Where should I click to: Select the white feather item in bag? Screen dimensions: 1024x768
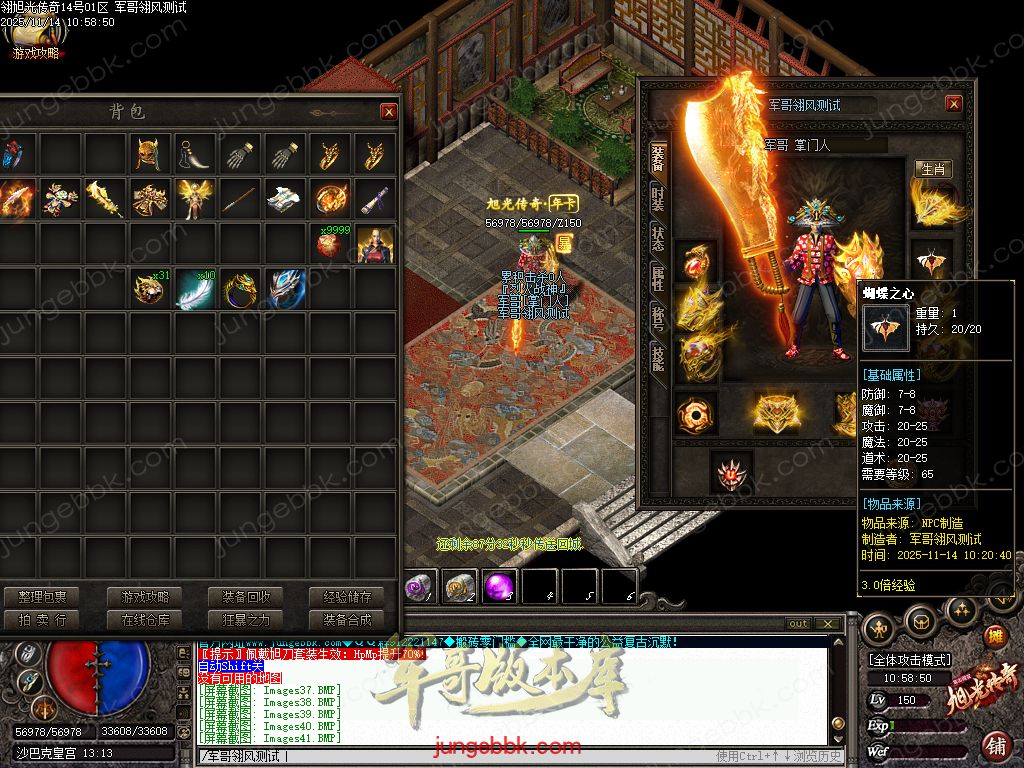coord(195,289)
